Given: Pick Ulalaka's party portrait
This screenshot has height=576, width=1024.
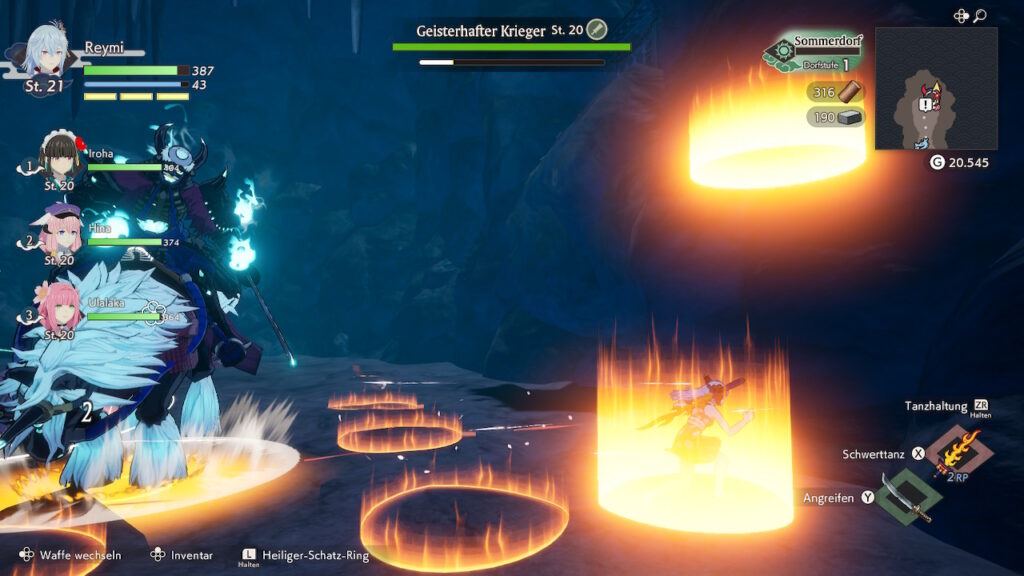Looking at the screenshot, I should click(62, 305).
